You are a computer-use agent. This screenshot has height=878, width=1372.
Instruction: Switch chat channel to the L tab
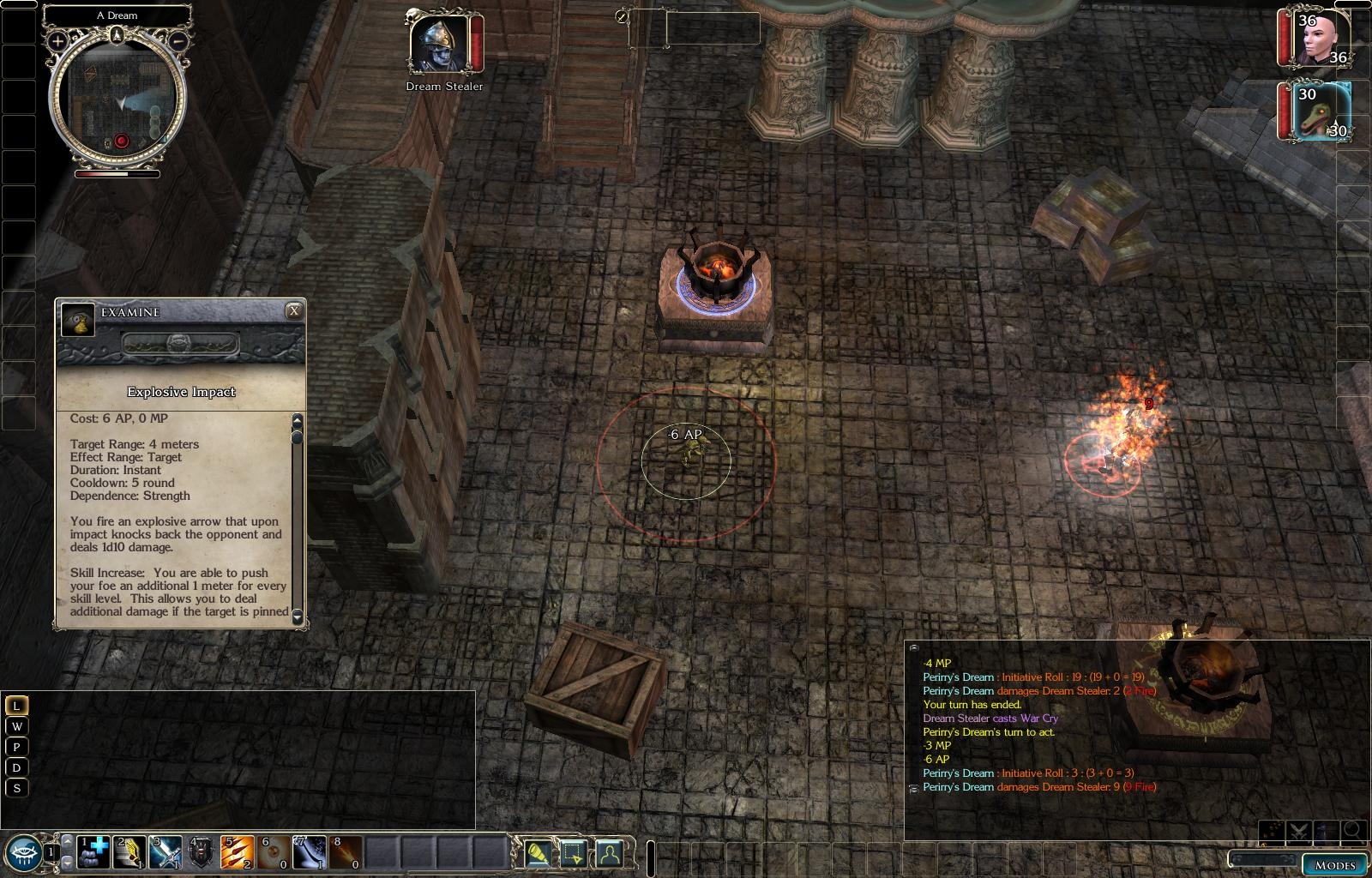(15, 706)
